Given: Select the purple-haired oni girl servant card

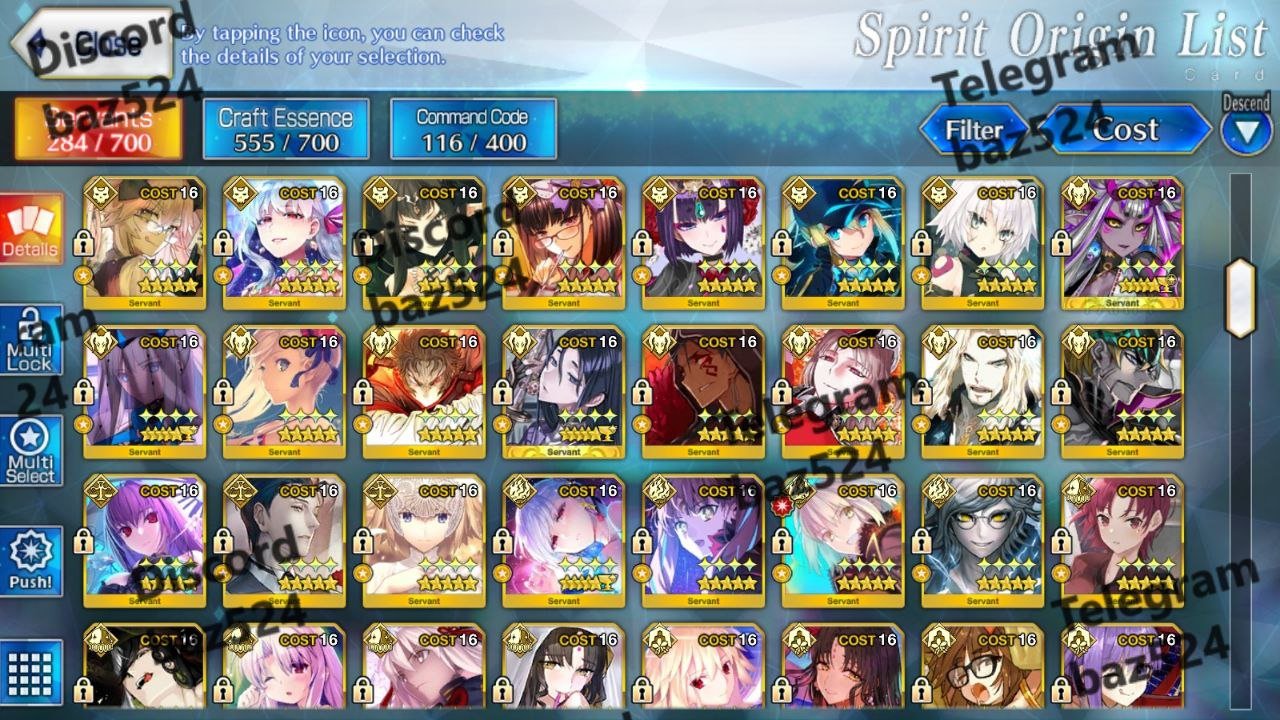Looking at the screenshot, I should (703, 243).
